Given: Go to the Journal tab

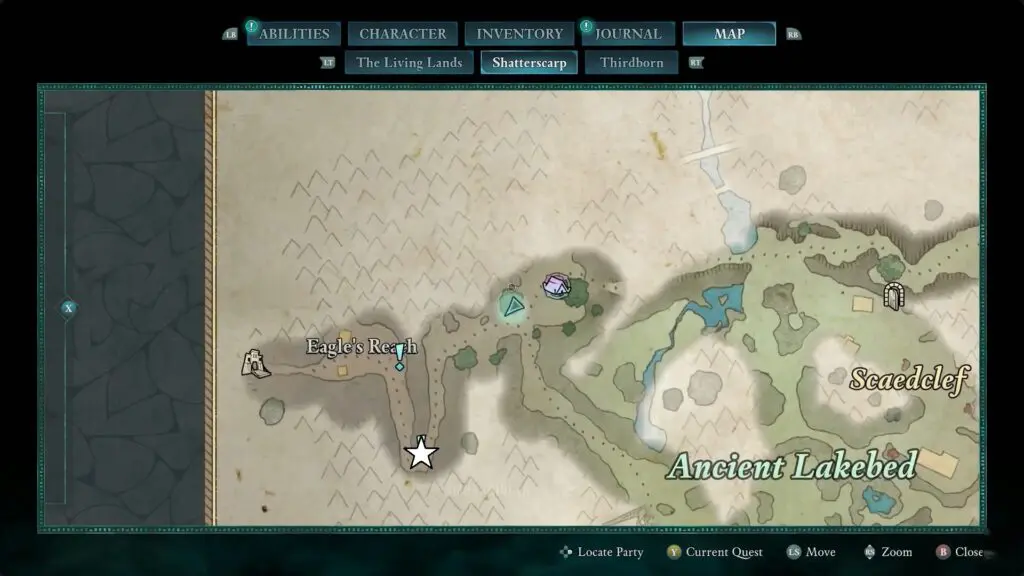Looking at the screenshot, I should 628,34.
